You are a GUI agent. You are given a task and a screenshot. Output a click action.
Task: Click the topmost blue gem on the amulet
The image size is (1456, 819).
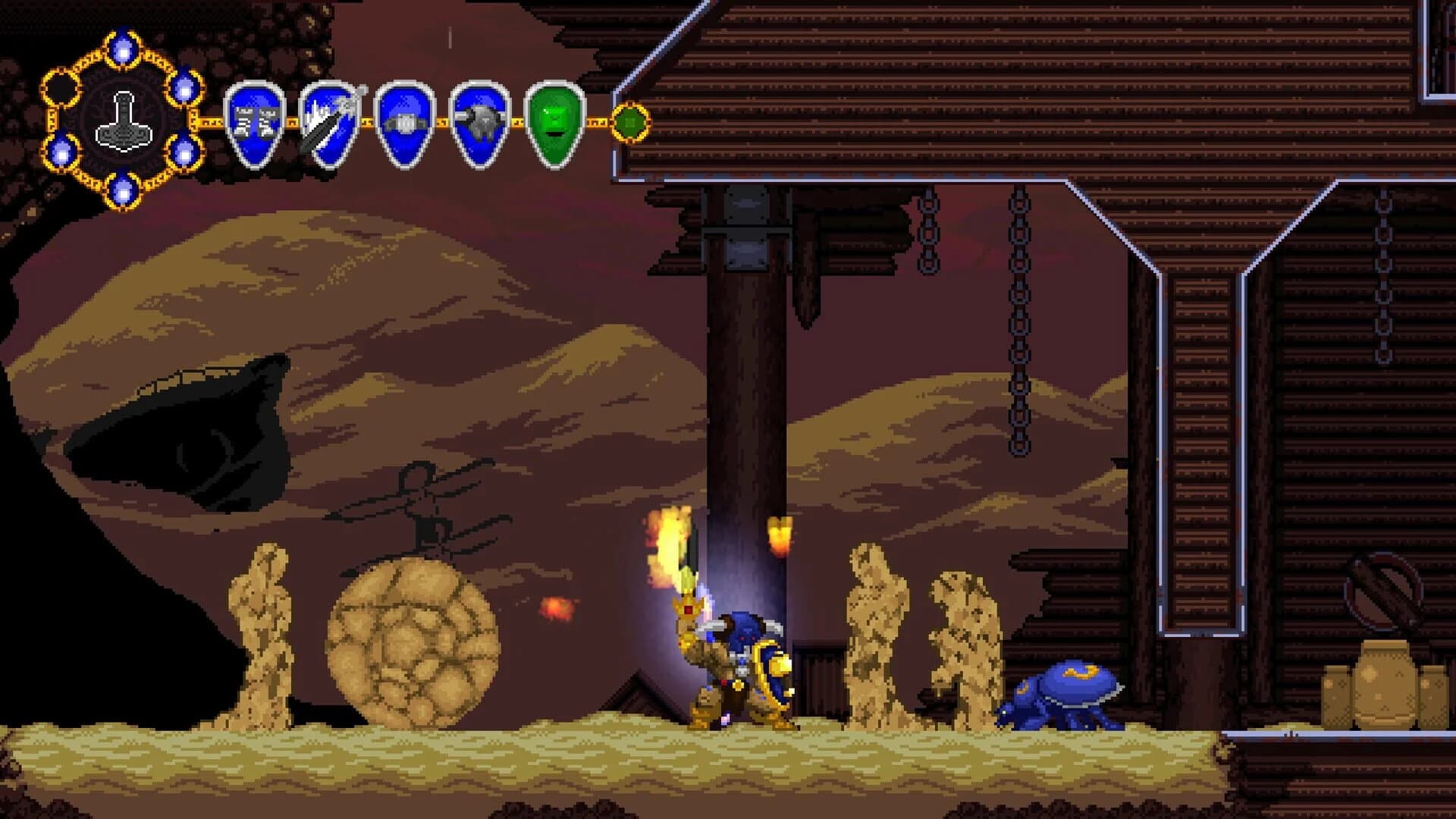click(x=121, y=47)
